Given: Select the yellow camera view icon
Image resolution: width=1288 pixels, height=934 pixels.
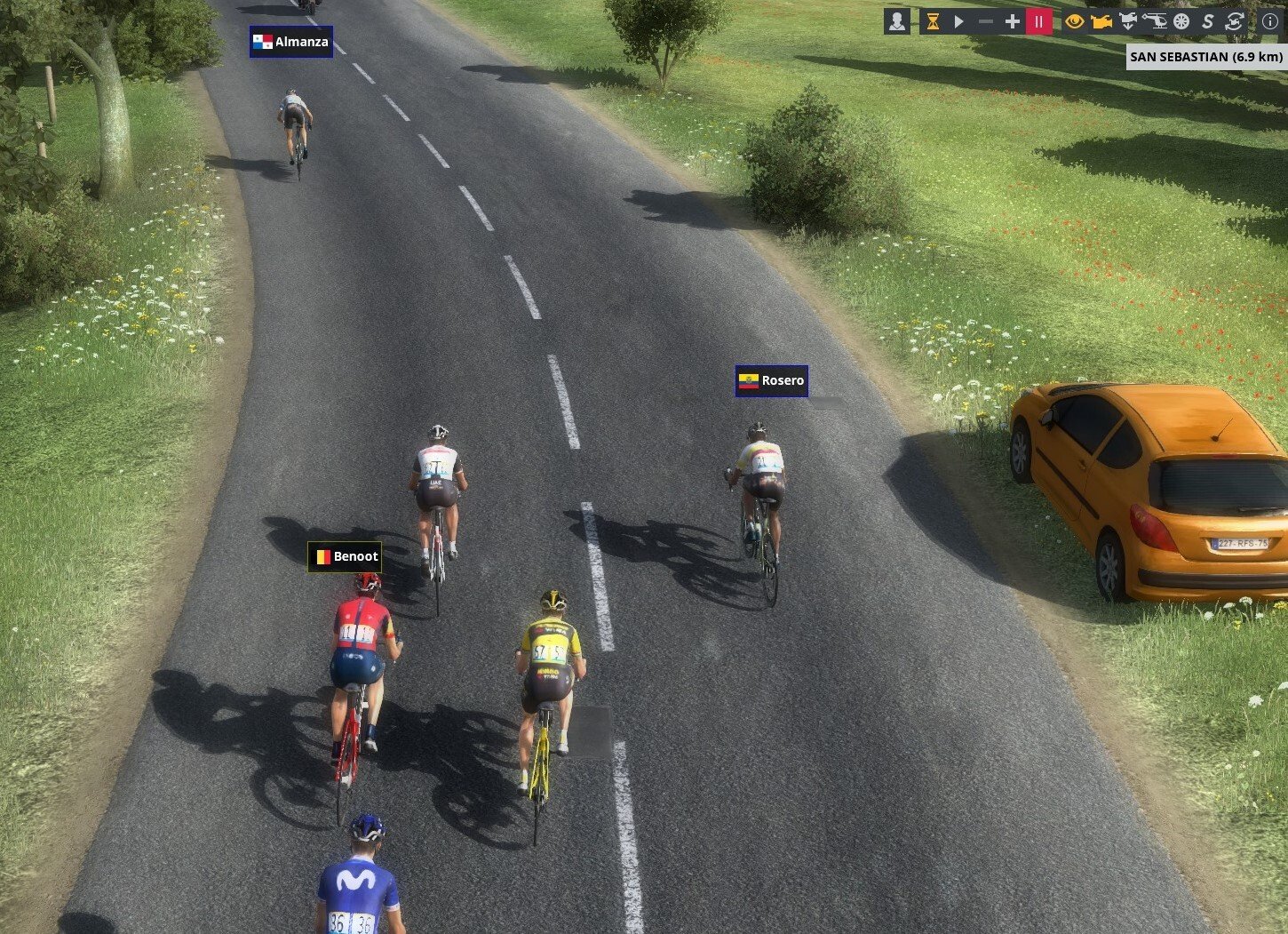Looking at the screenshot, I should [1101, 21].
